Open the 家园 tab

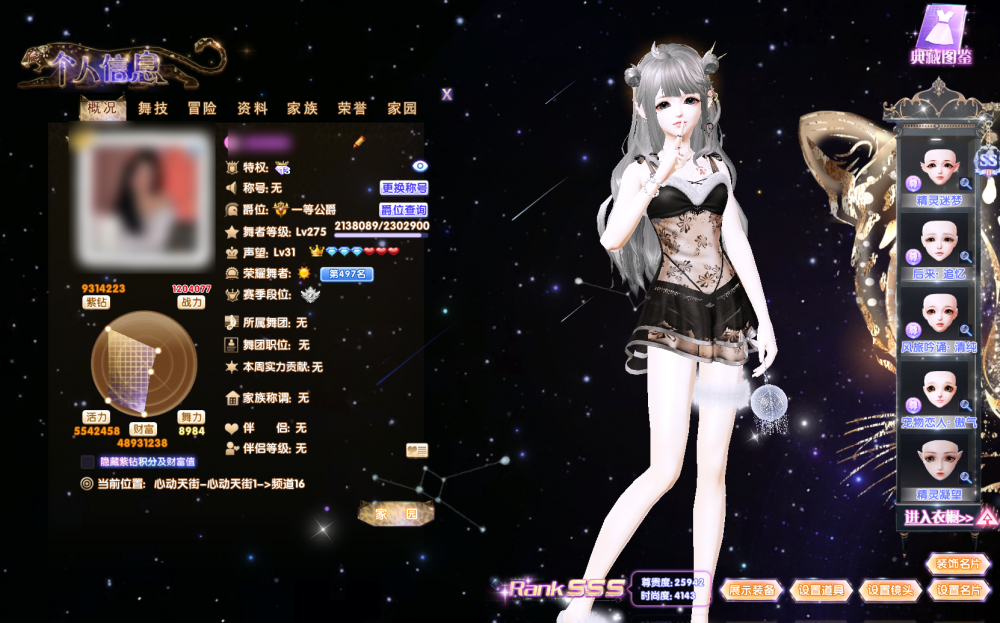(x=402, y=108)
